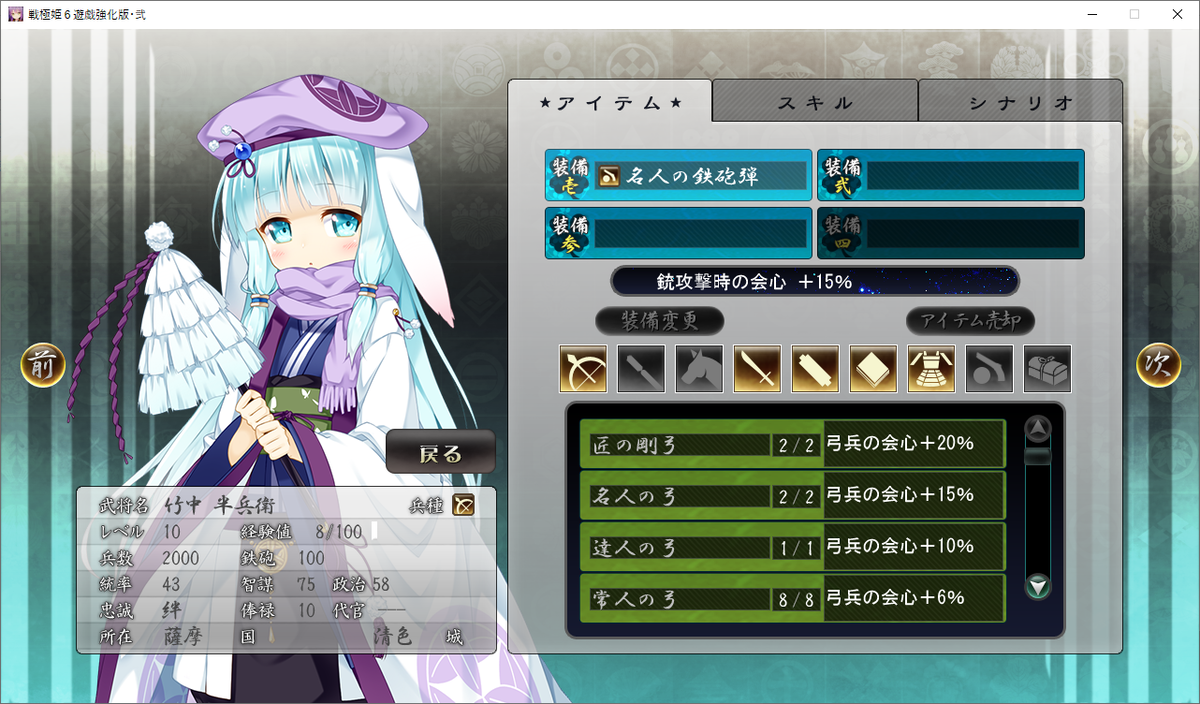Show next general with 次 button

pos(1158,366)
